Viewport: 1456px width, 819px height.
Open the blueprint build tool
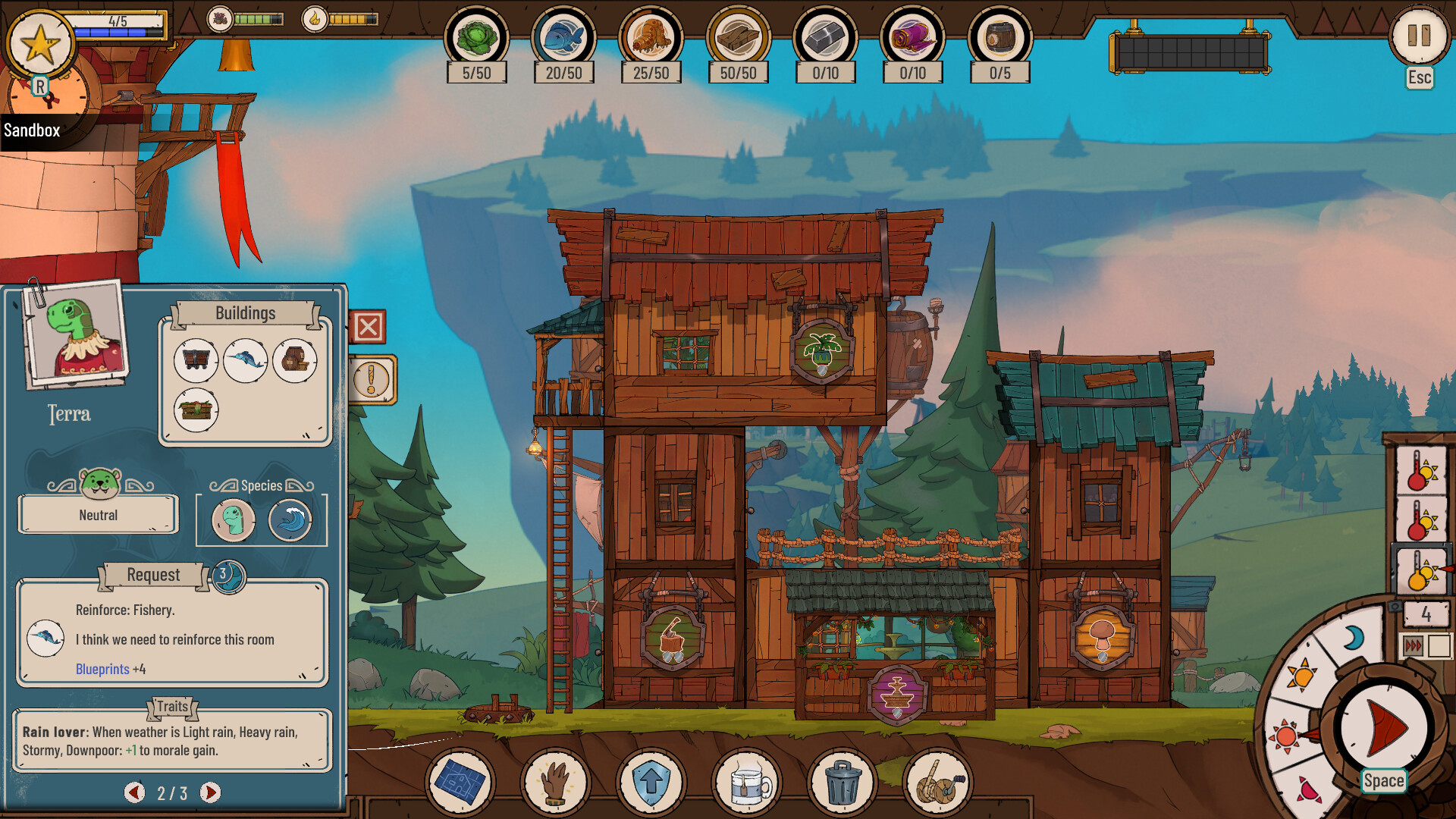pos(460,782)
